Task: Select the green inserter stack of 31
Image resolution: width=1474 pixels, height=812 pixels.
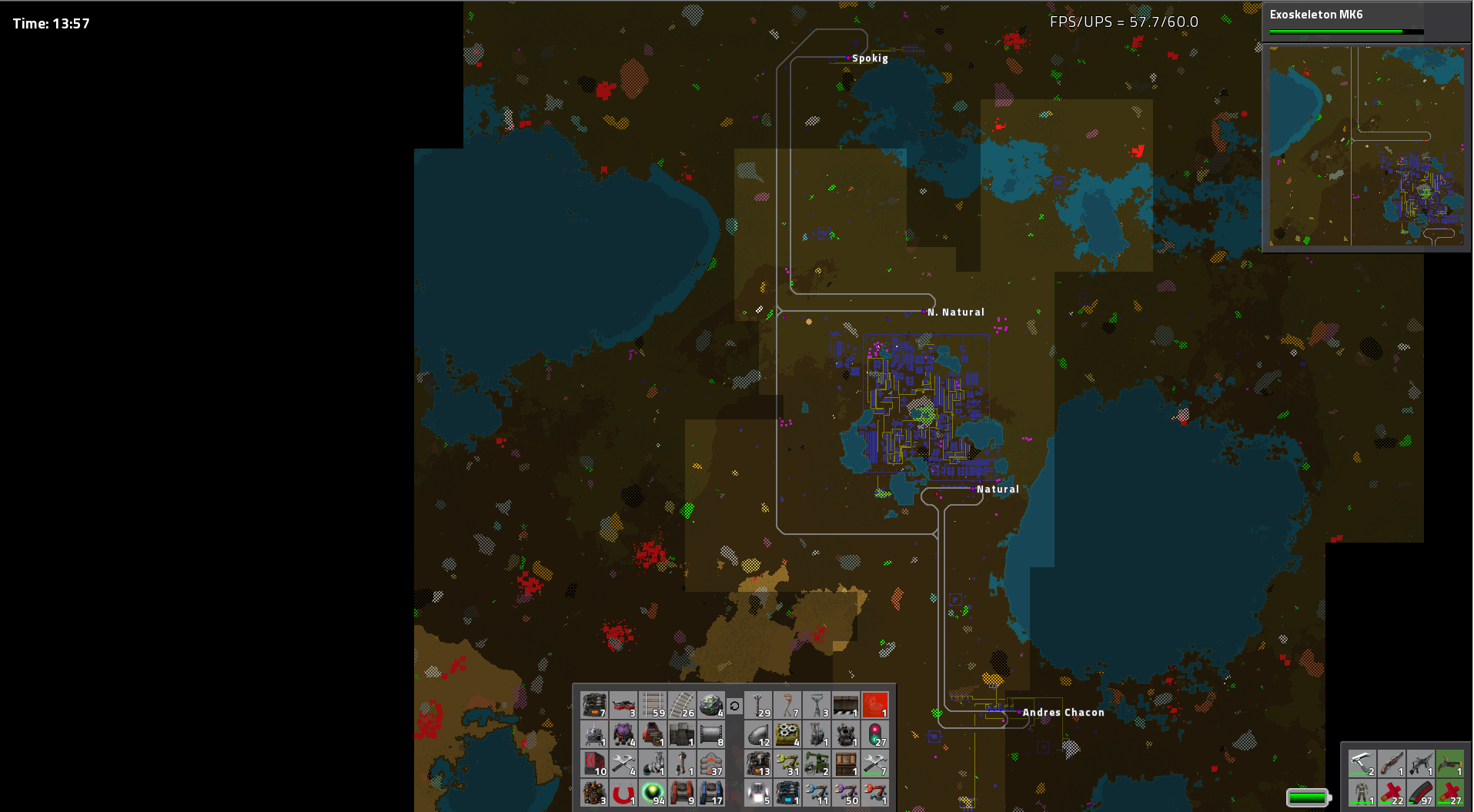Action: (787, 764)
